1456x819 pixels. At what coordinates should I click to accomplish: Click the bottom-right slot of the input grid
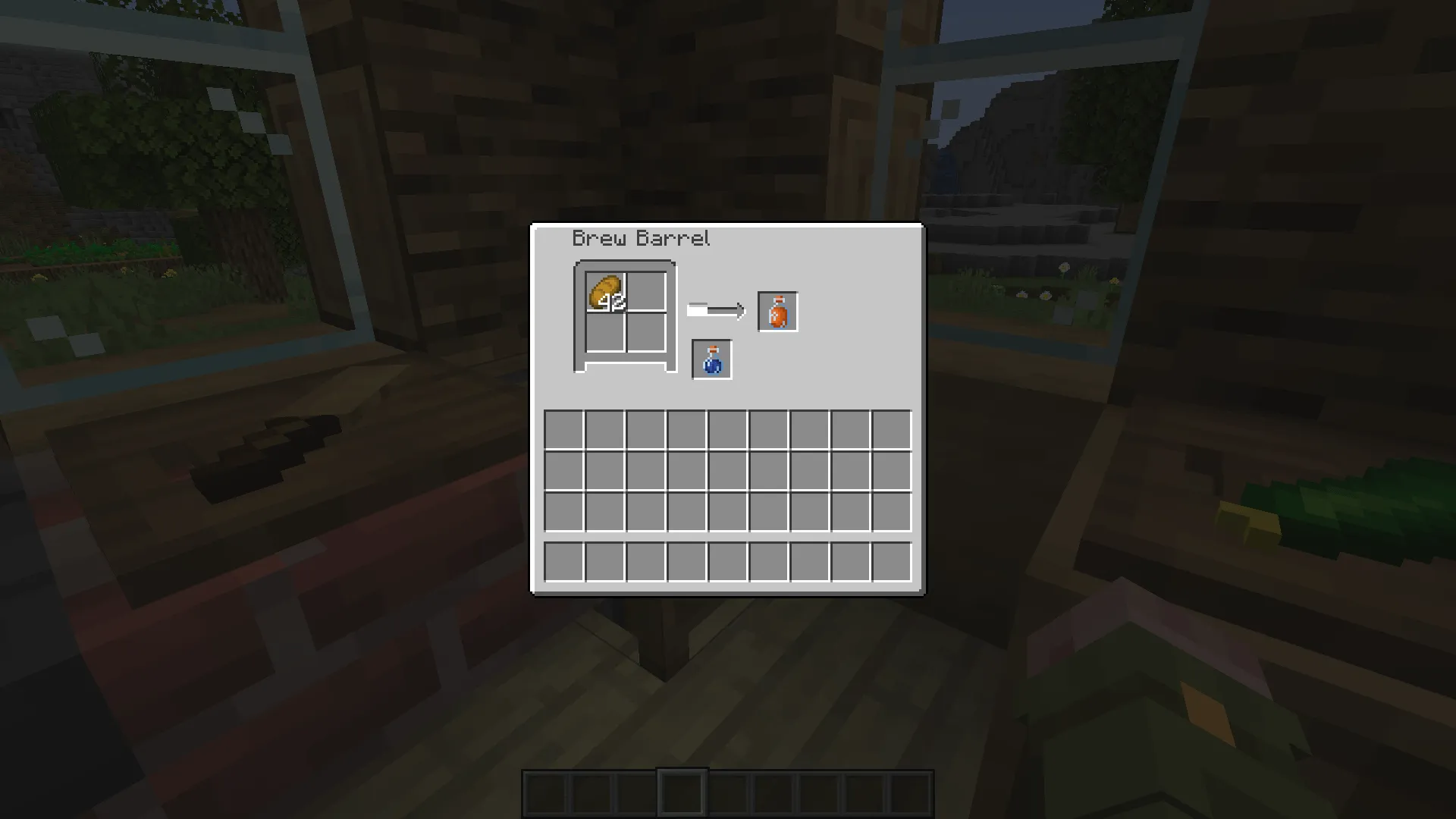point(647,334)
